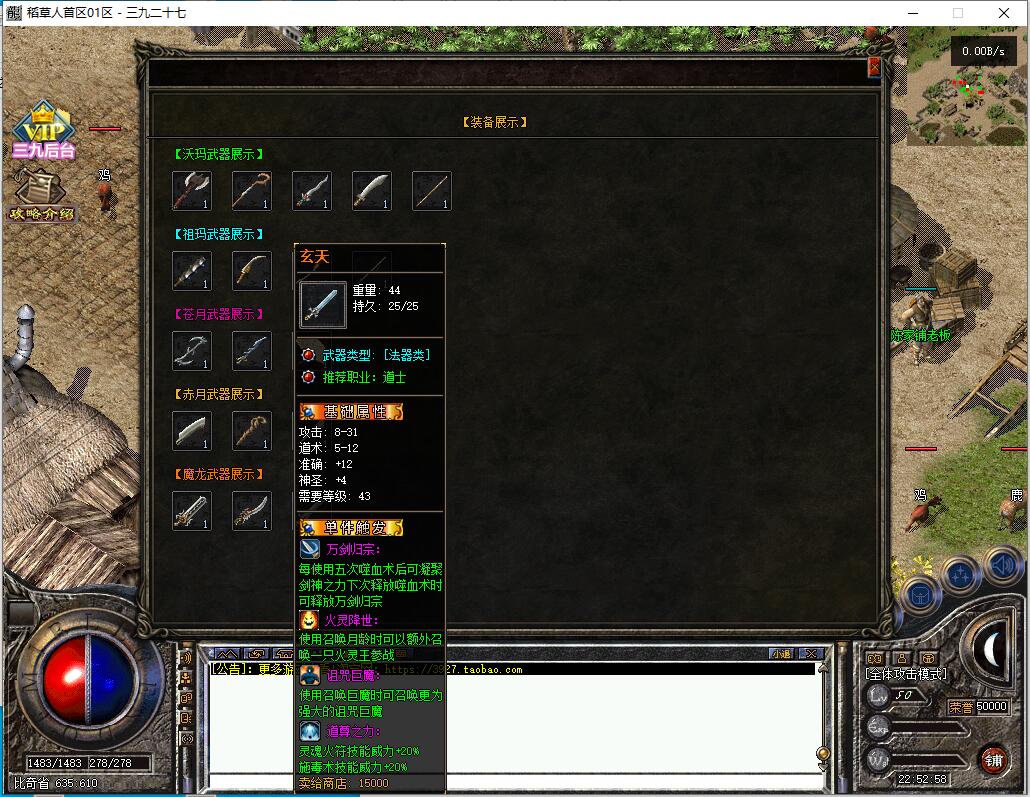Click the blue four-star round button

[960, 575]
